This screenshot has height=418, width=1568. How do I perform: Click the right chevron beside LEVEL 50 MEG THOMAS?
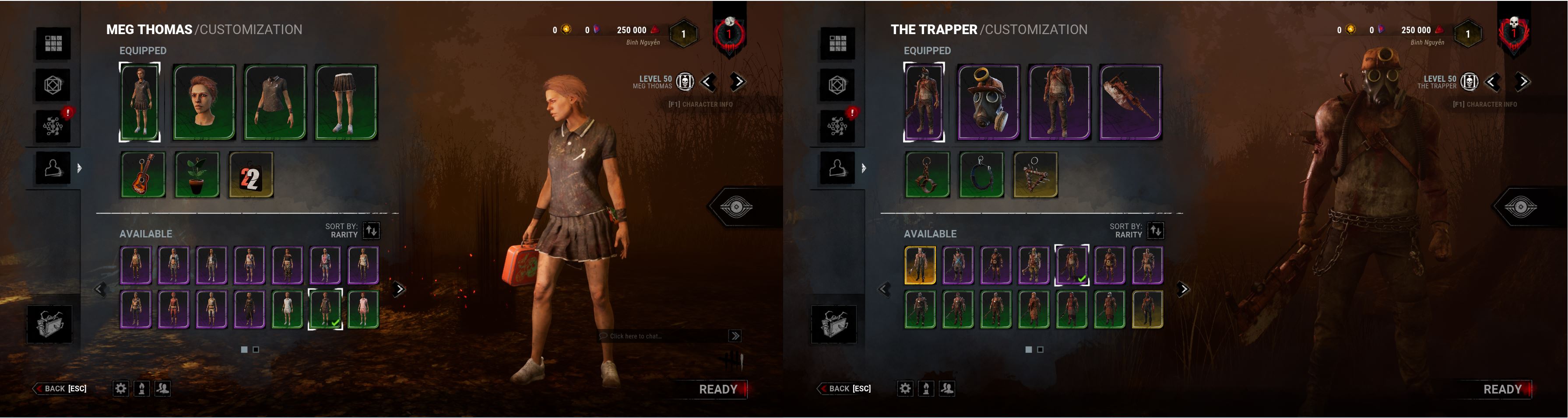(x=737, y=81)
